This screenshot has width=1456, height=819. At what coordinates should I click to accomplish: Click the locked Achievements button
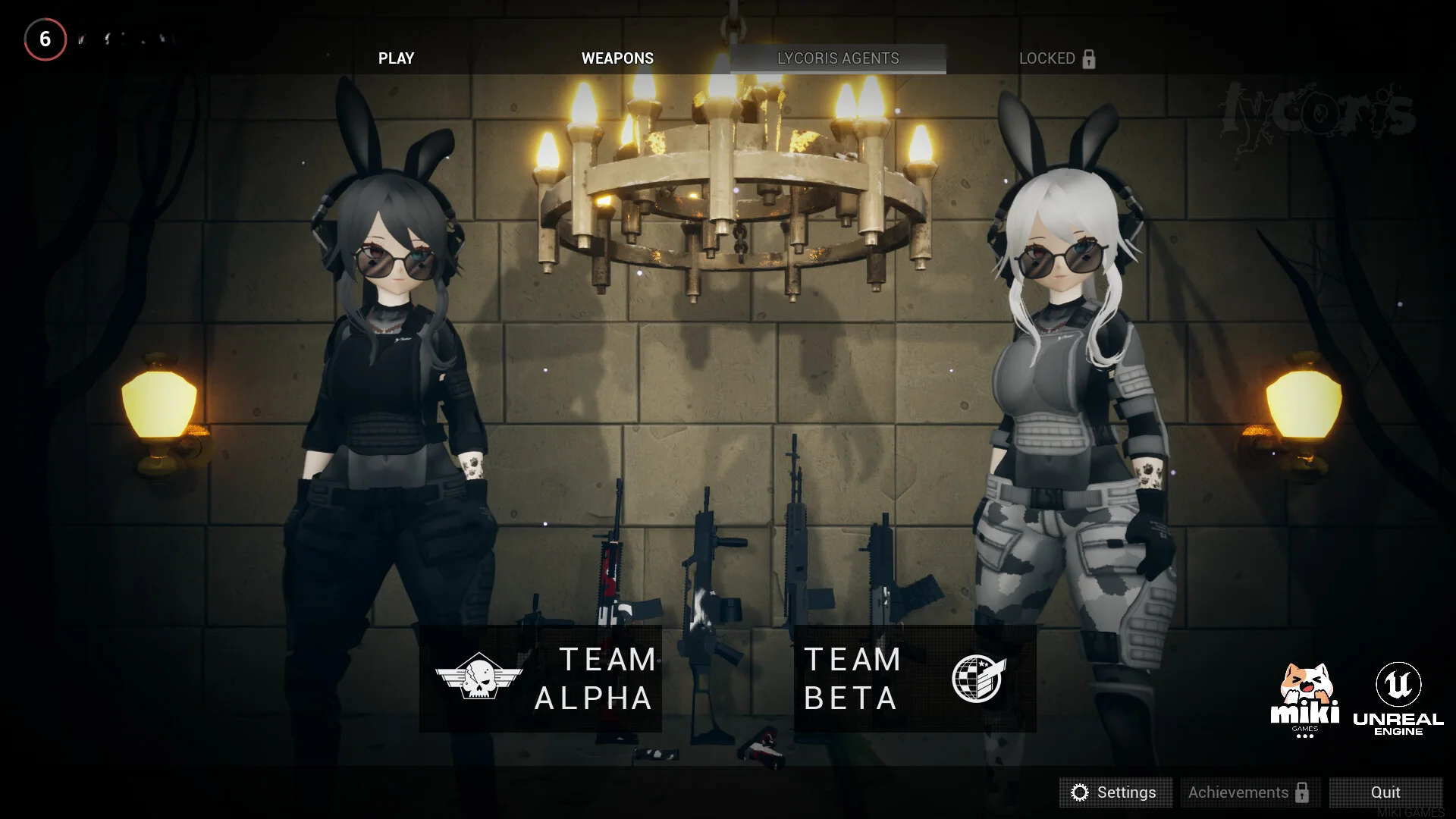tap(1250, 792)
